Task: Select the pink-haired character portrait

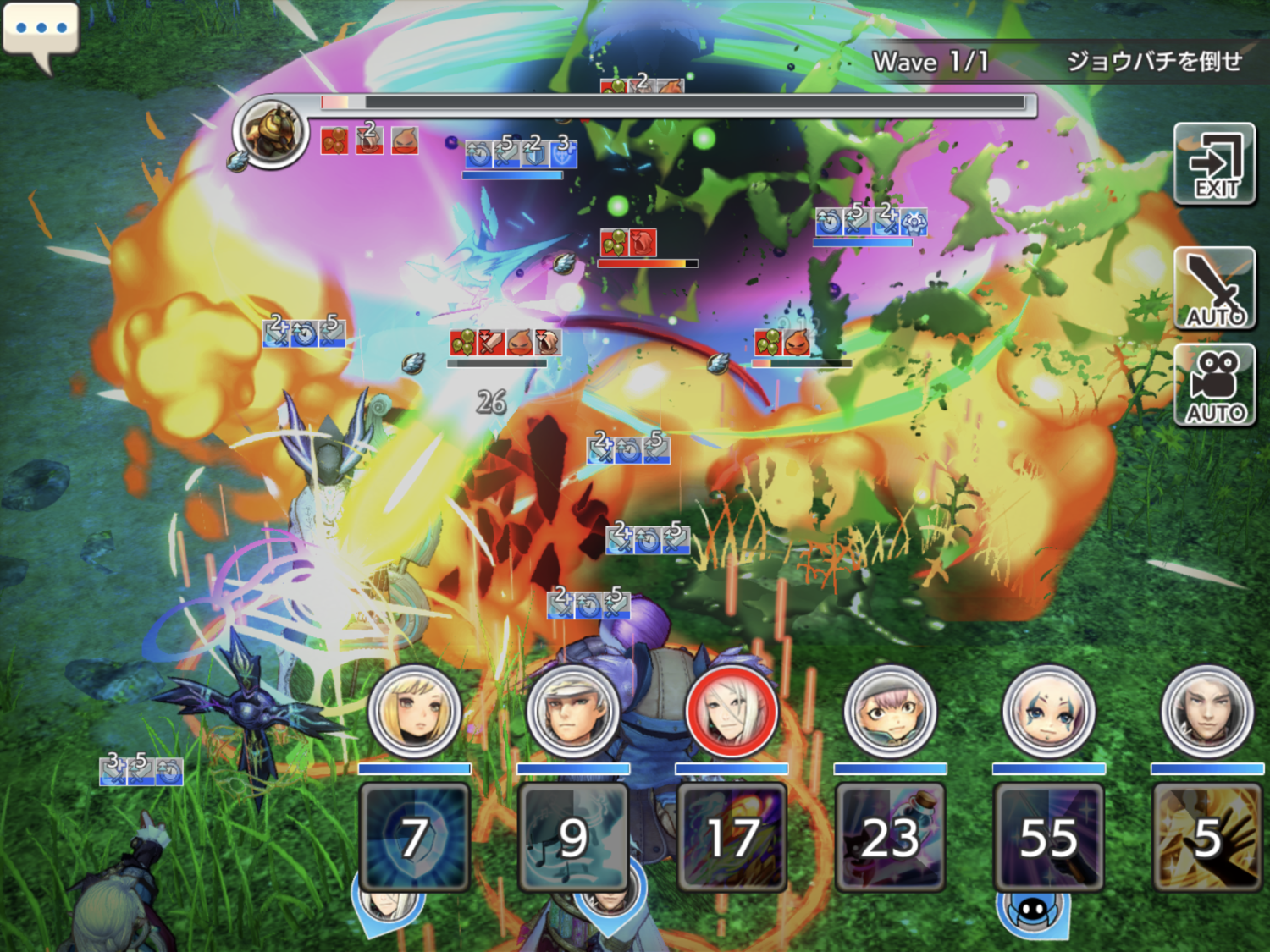Action: point(890,712)
